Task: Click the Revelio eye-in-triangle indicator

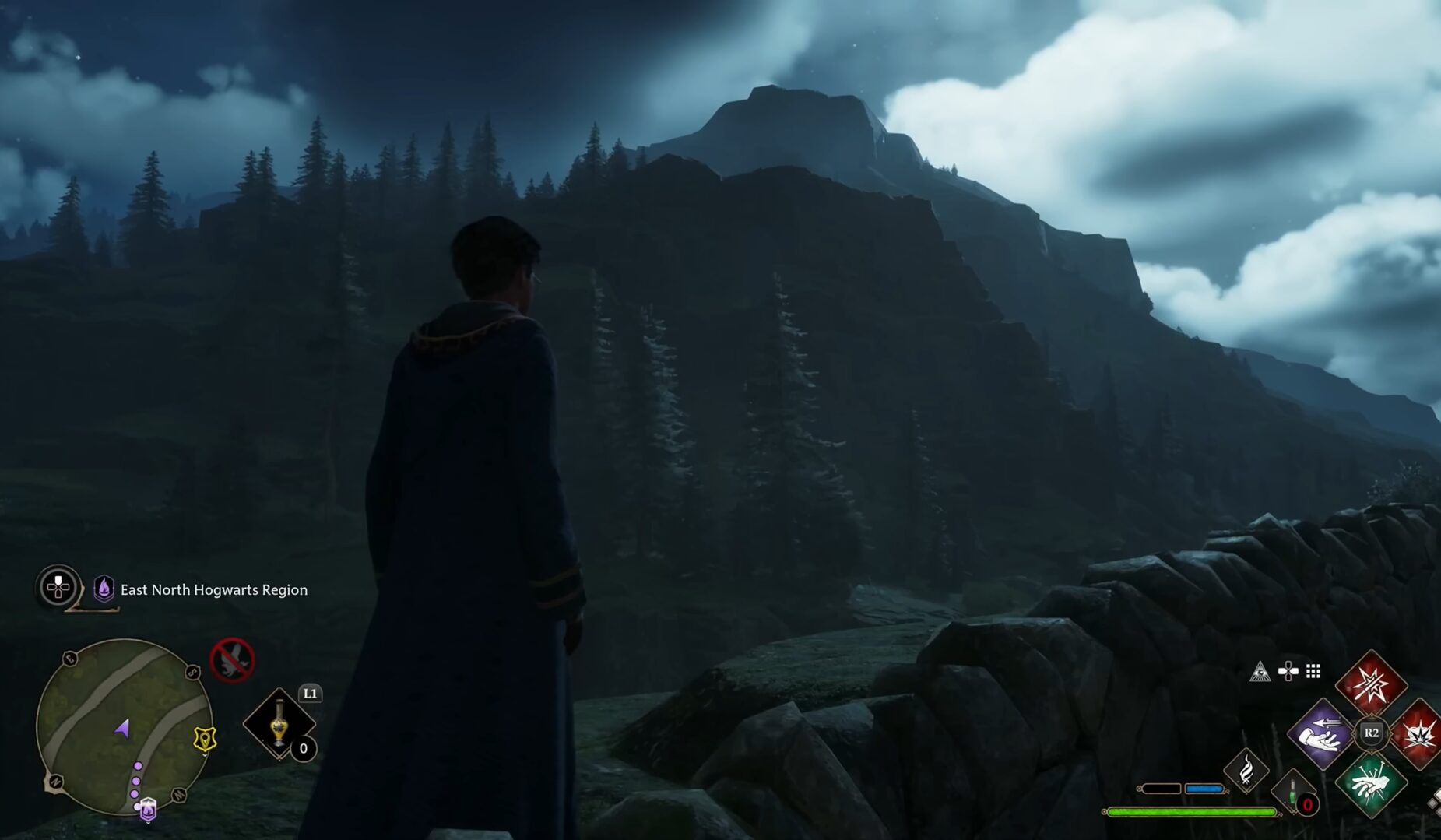Action: [1260, 671]
